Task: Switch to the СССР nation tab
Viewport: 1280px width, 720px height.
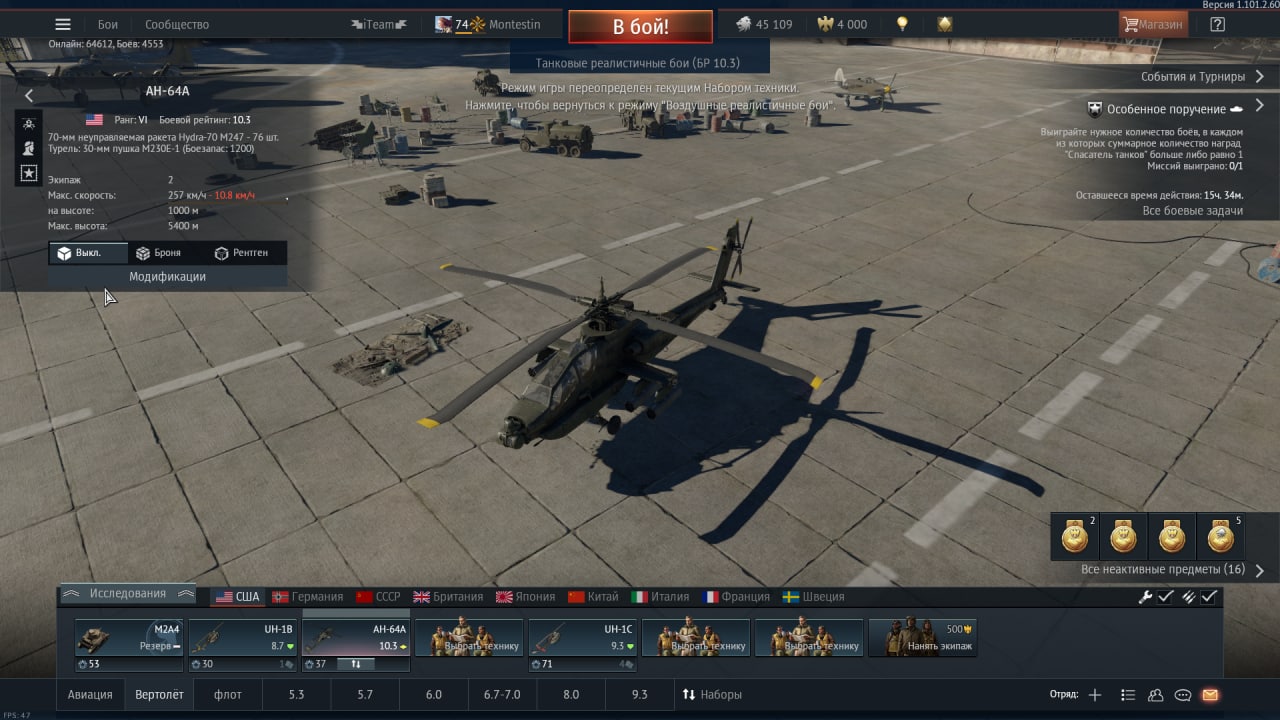Action: pos(378,597)
